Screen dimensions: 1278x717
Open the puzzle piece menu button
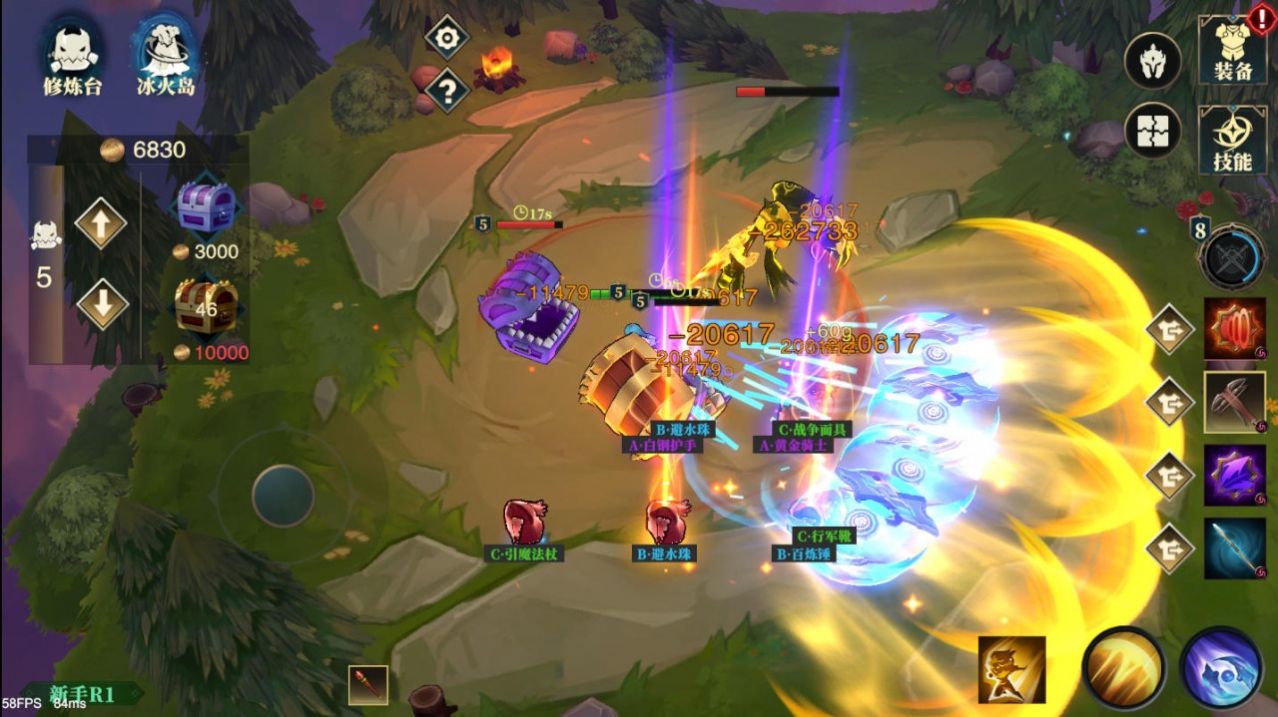(1152, 131)
